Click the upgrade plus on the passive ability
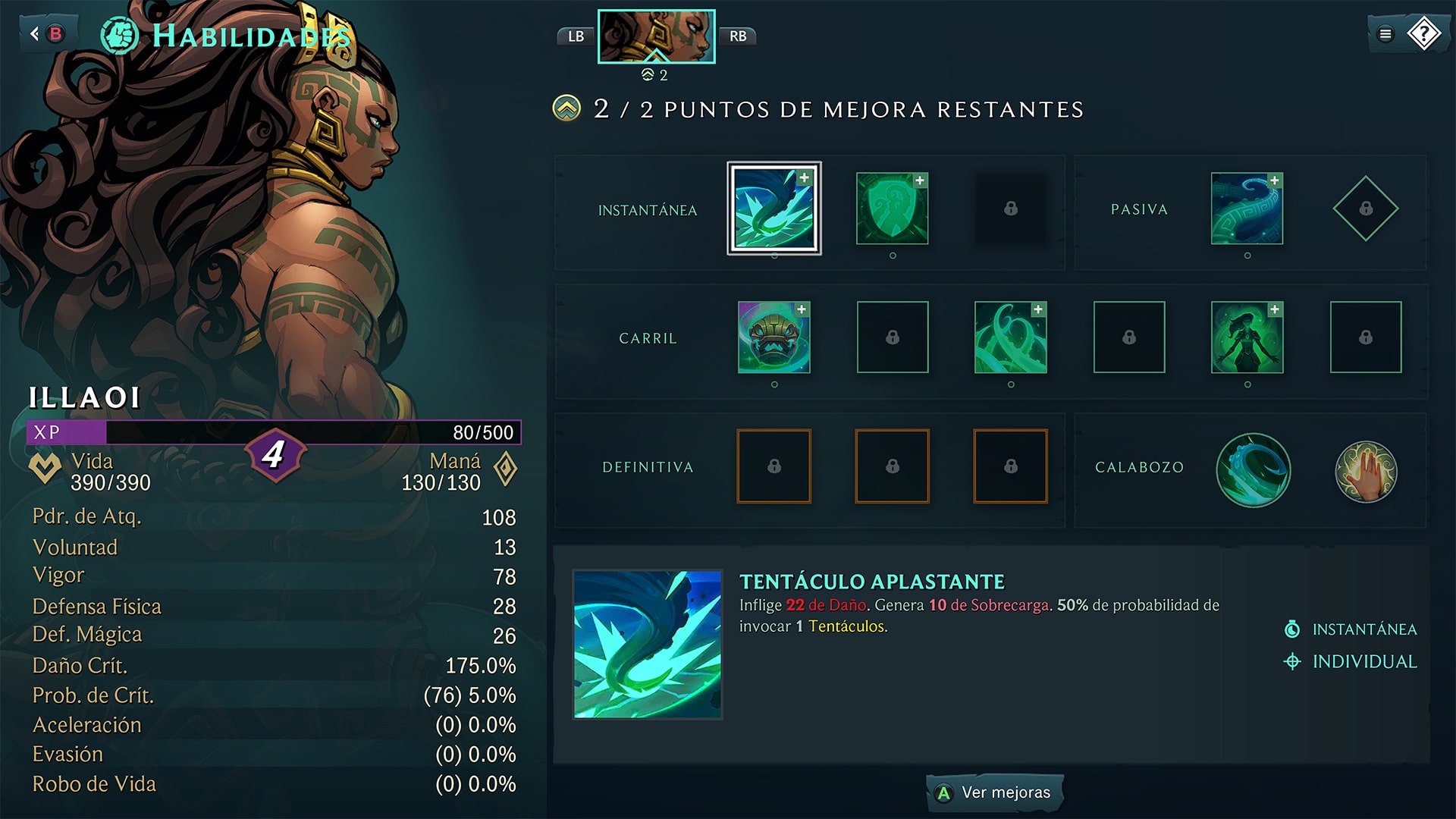Image resolution: width=1456 pixels, height=819 pixels. 1275,181
